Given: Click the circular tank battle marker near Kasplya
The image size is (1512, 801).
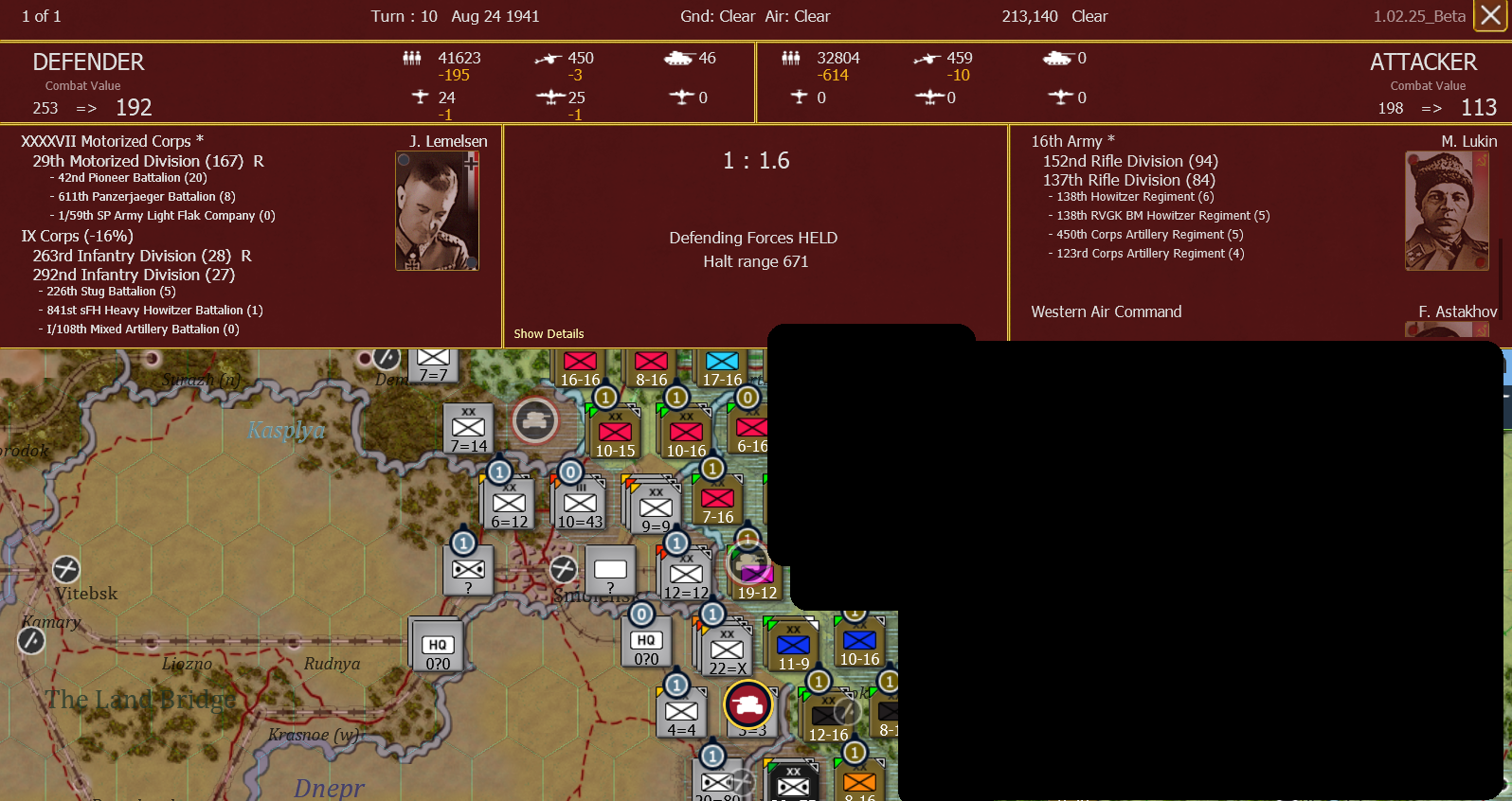Looking at the screenshot, I should [535, 420].
